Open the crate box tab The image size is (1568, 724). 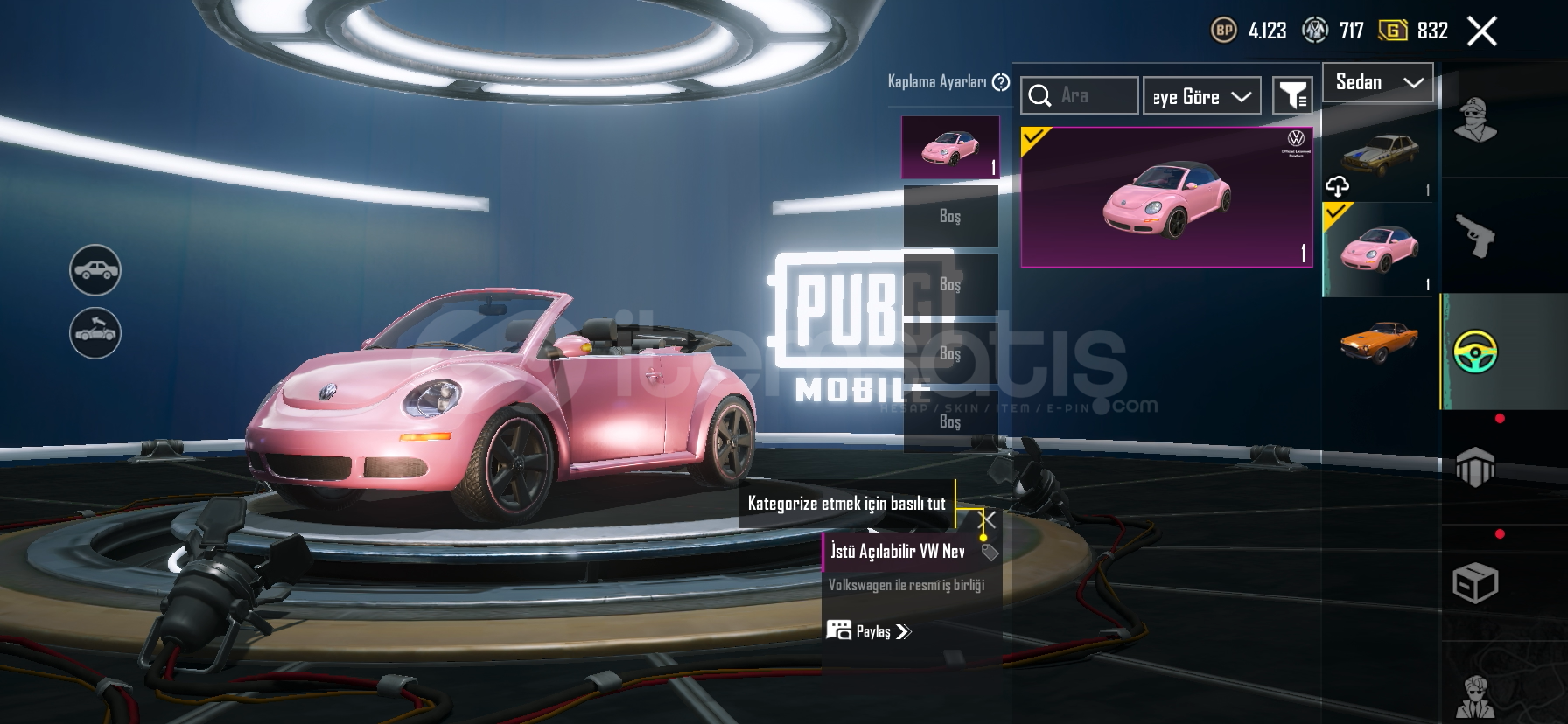[x=1475, y=583]
